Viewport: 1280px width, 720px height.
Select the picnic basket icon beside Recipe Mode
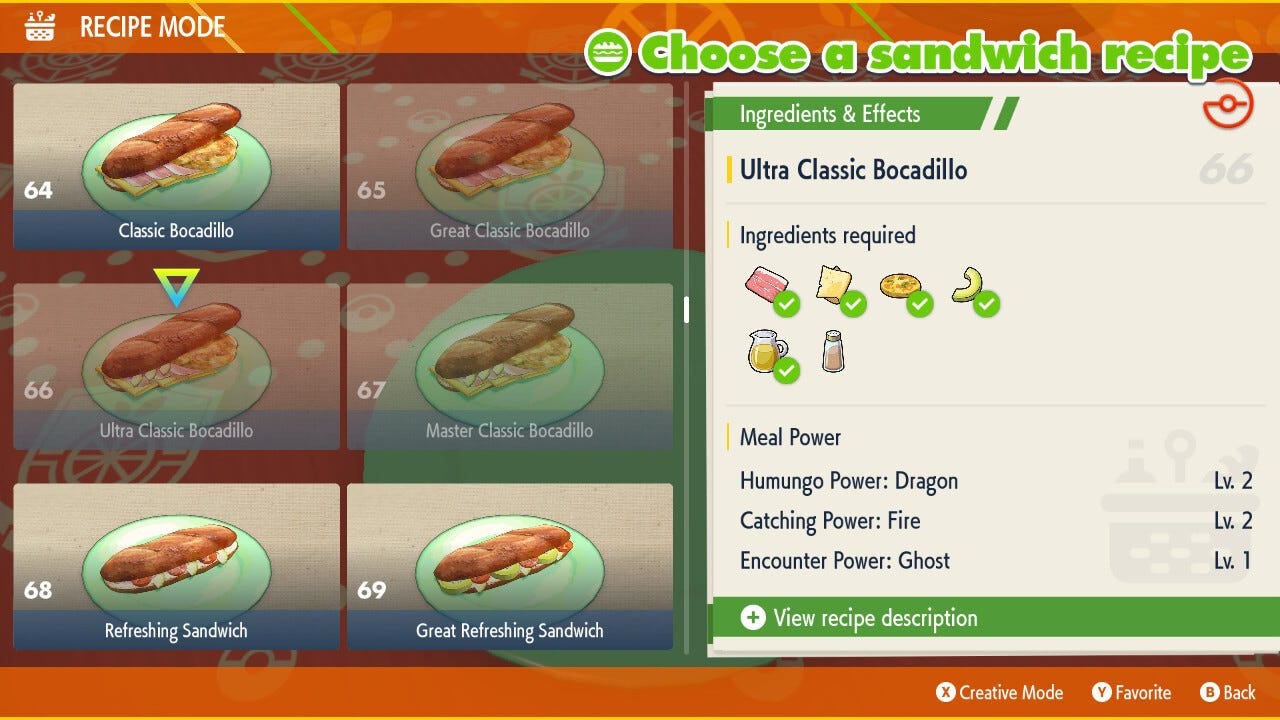coord(38,26)
